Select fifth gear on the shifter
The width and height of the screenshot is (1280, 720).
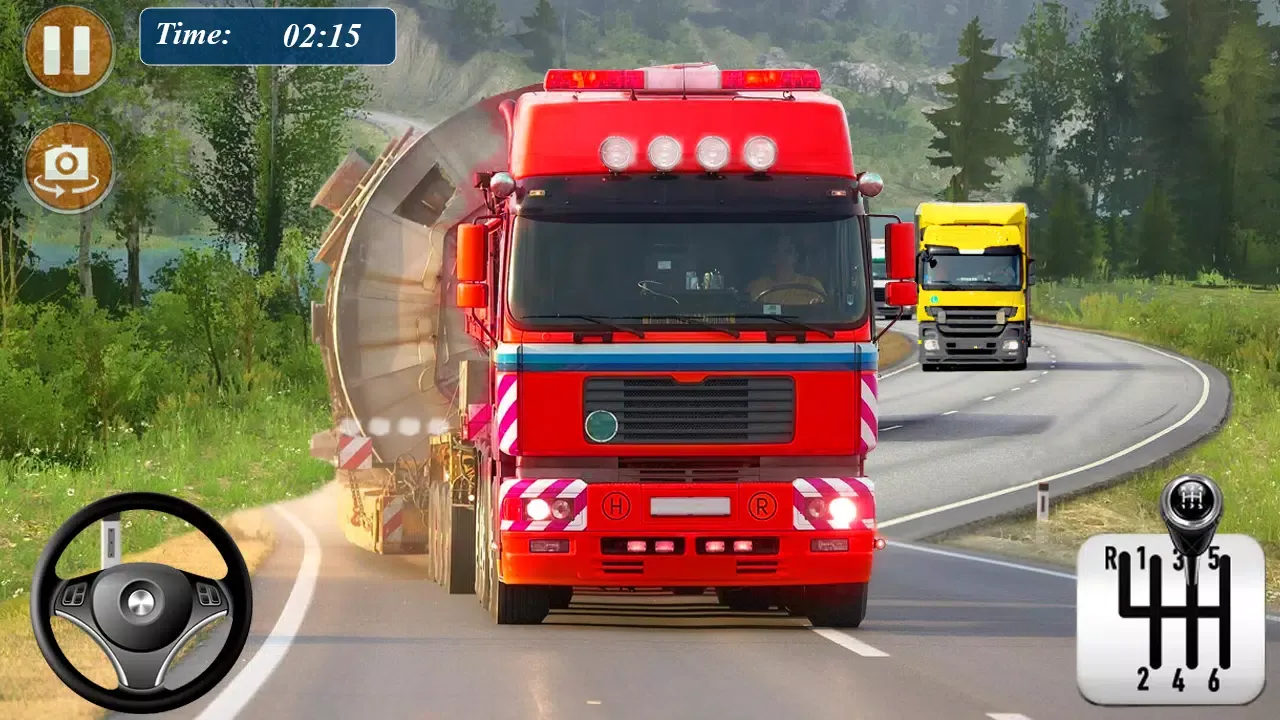click(1213, 555)
